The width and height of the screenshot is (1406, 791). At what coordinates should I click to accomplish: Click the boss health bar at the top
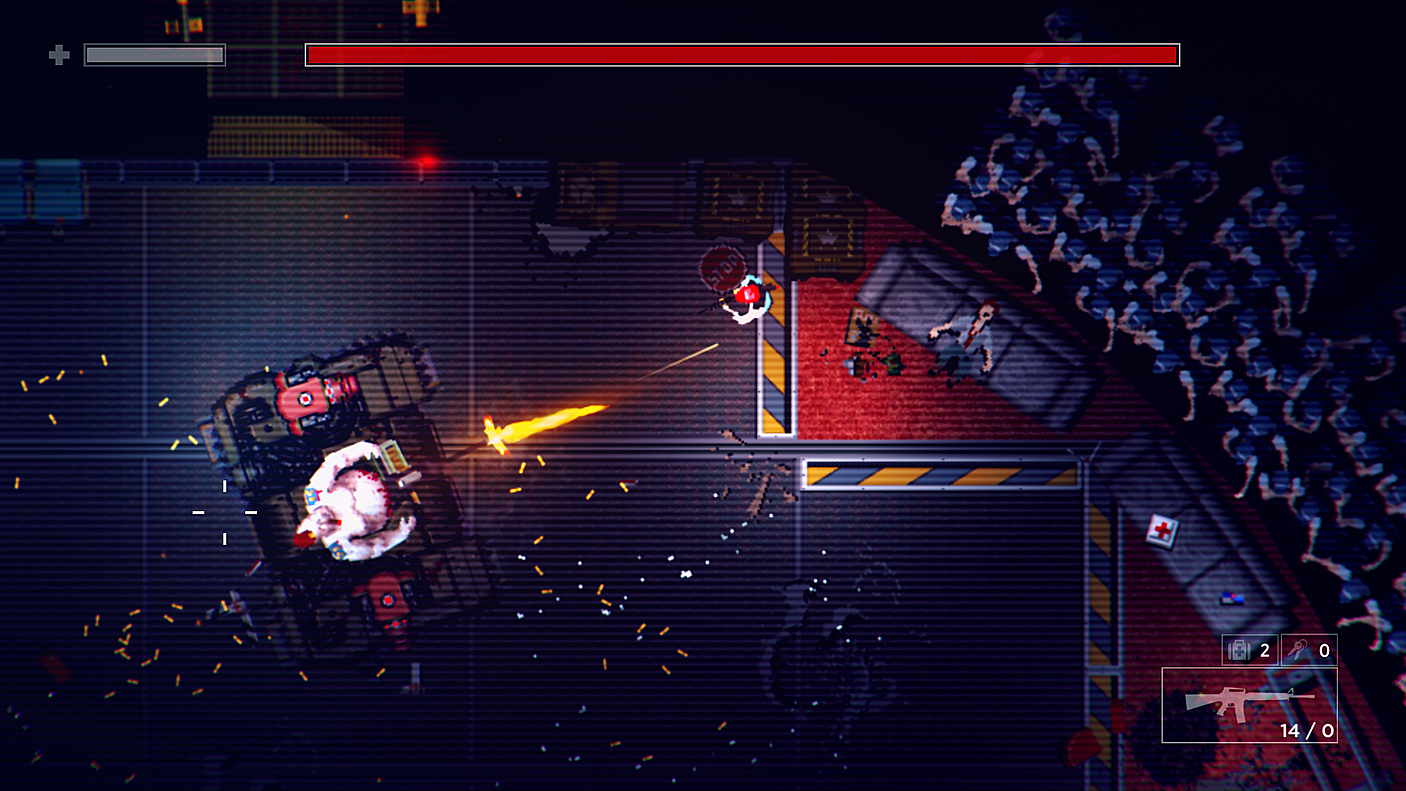pos(740,55)
